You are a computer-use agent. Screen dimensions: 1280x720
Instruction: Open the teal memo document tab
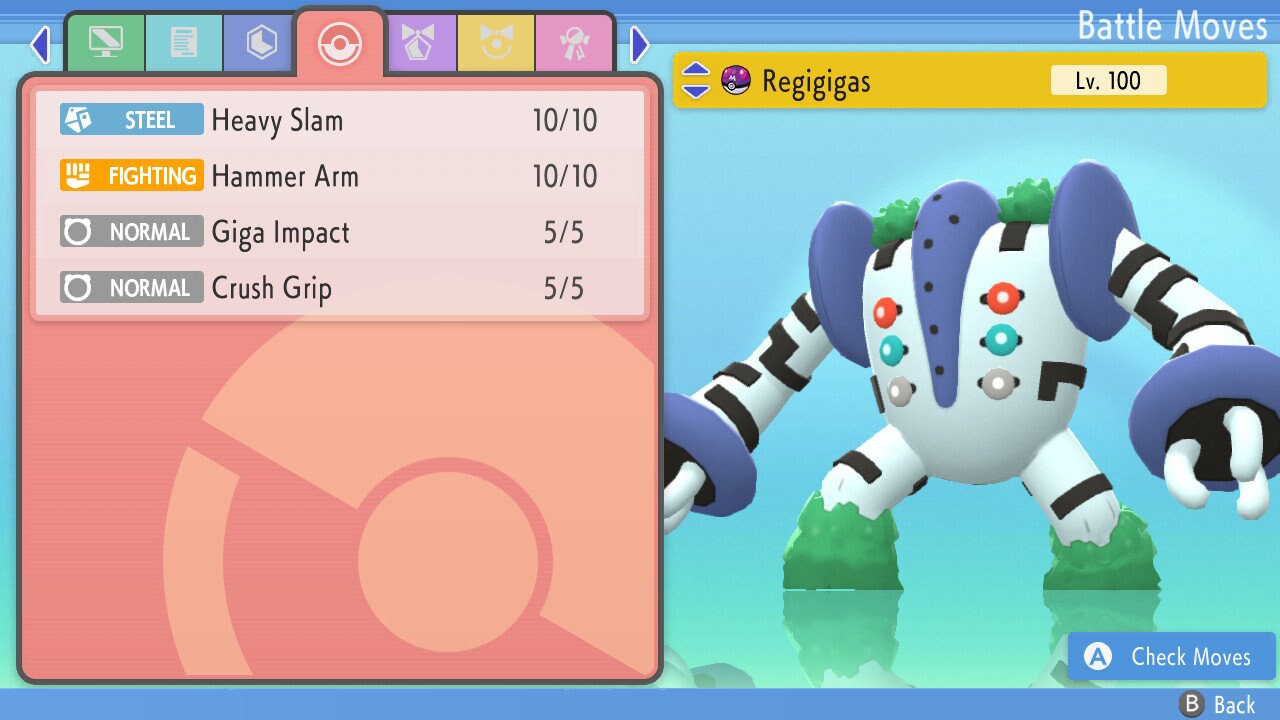pos(184,43)
